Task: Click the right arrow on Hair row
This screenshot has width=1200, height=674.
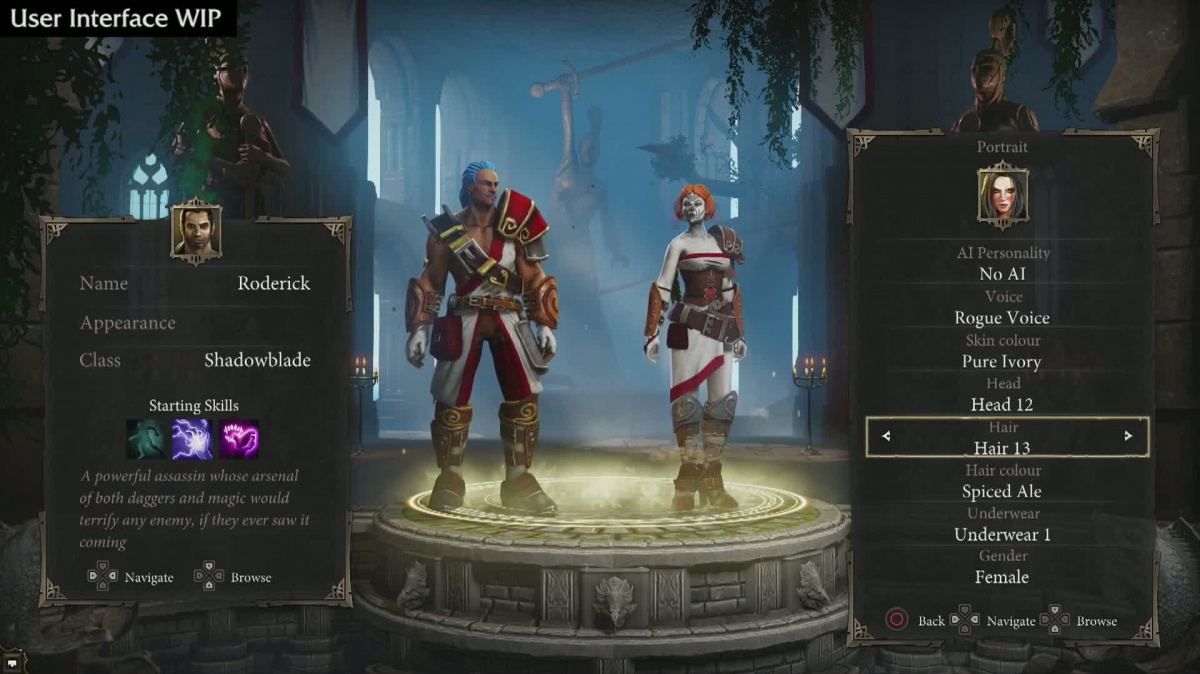Action: pyautogui.click(x=1128, y=436)
